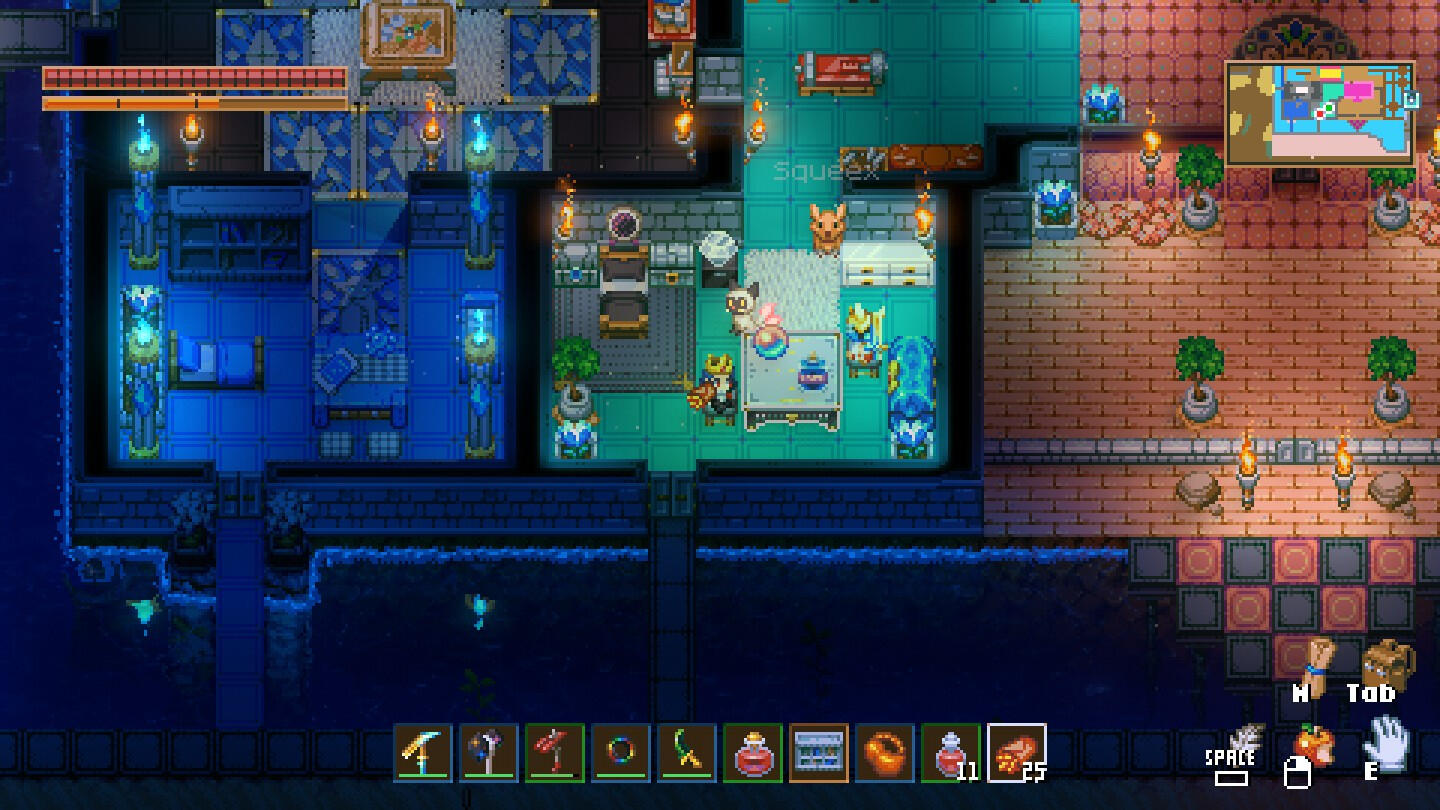Select the orange ring hotbar slot
Viewport: 1440px width, 810px height.
[x=885, y=752]
